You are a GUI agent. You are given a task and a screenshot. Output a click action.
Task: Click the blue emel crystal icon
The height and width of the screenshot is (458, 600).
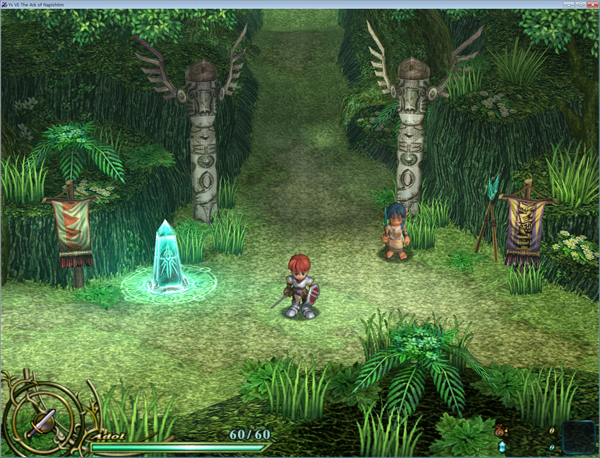point(500,446)
